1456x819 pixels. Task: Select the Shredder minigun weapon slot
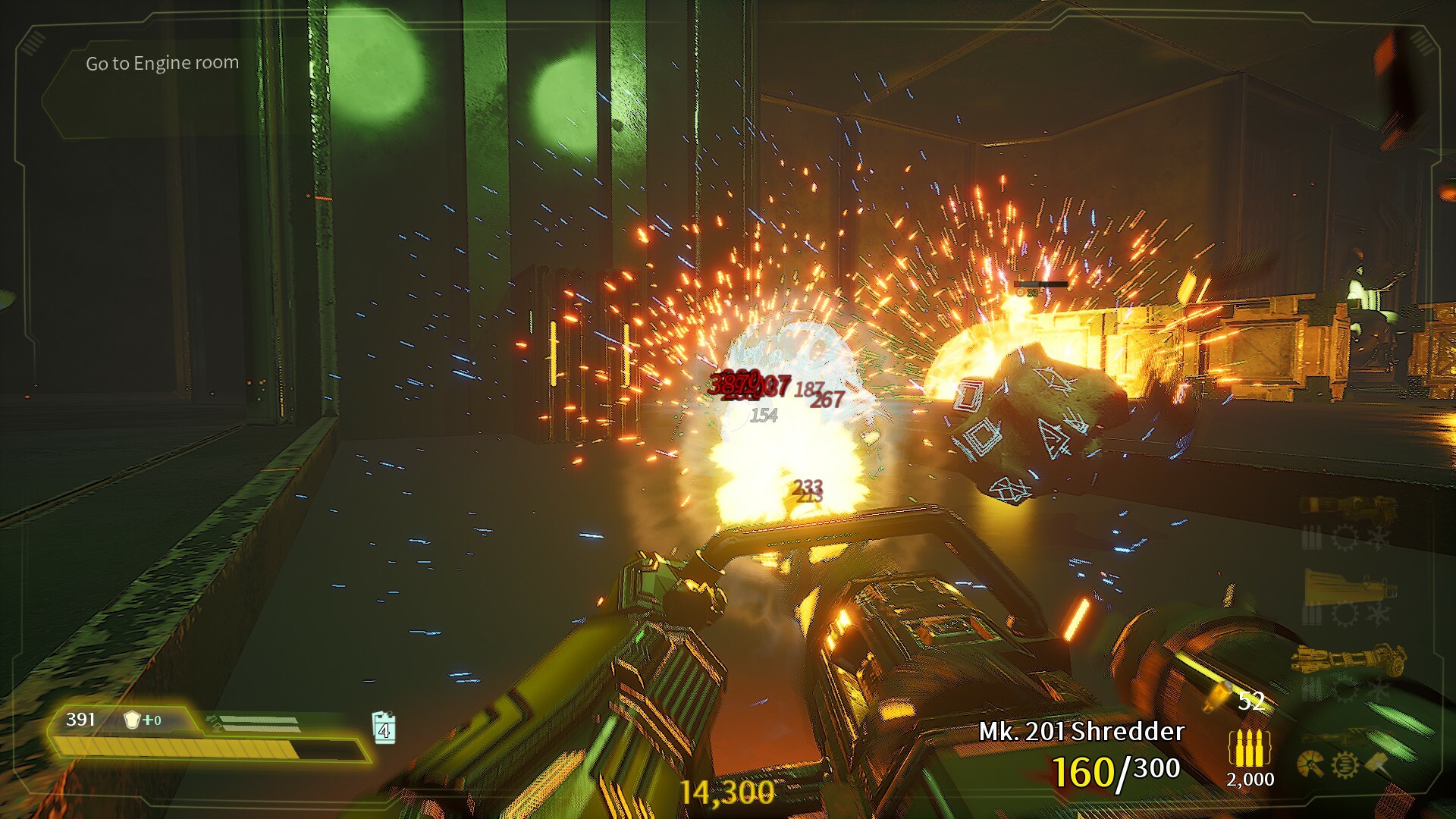[x=1348, y=658]
